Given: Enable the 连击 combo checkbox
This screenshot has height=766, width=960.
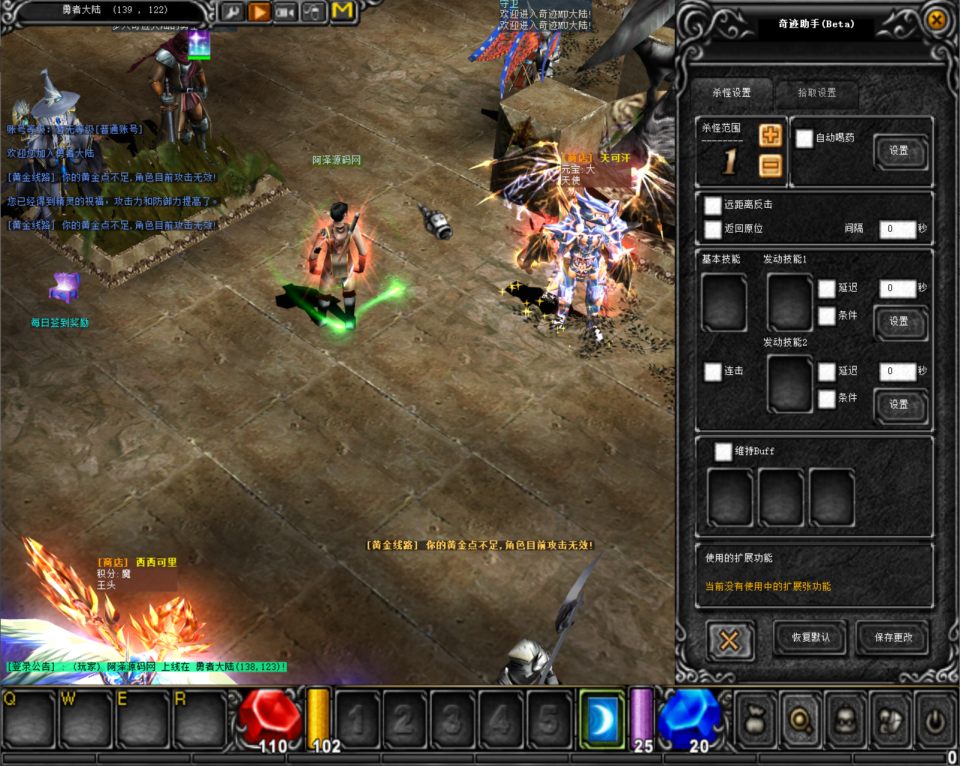Looking at the screenshot, I should coord(712,371).
